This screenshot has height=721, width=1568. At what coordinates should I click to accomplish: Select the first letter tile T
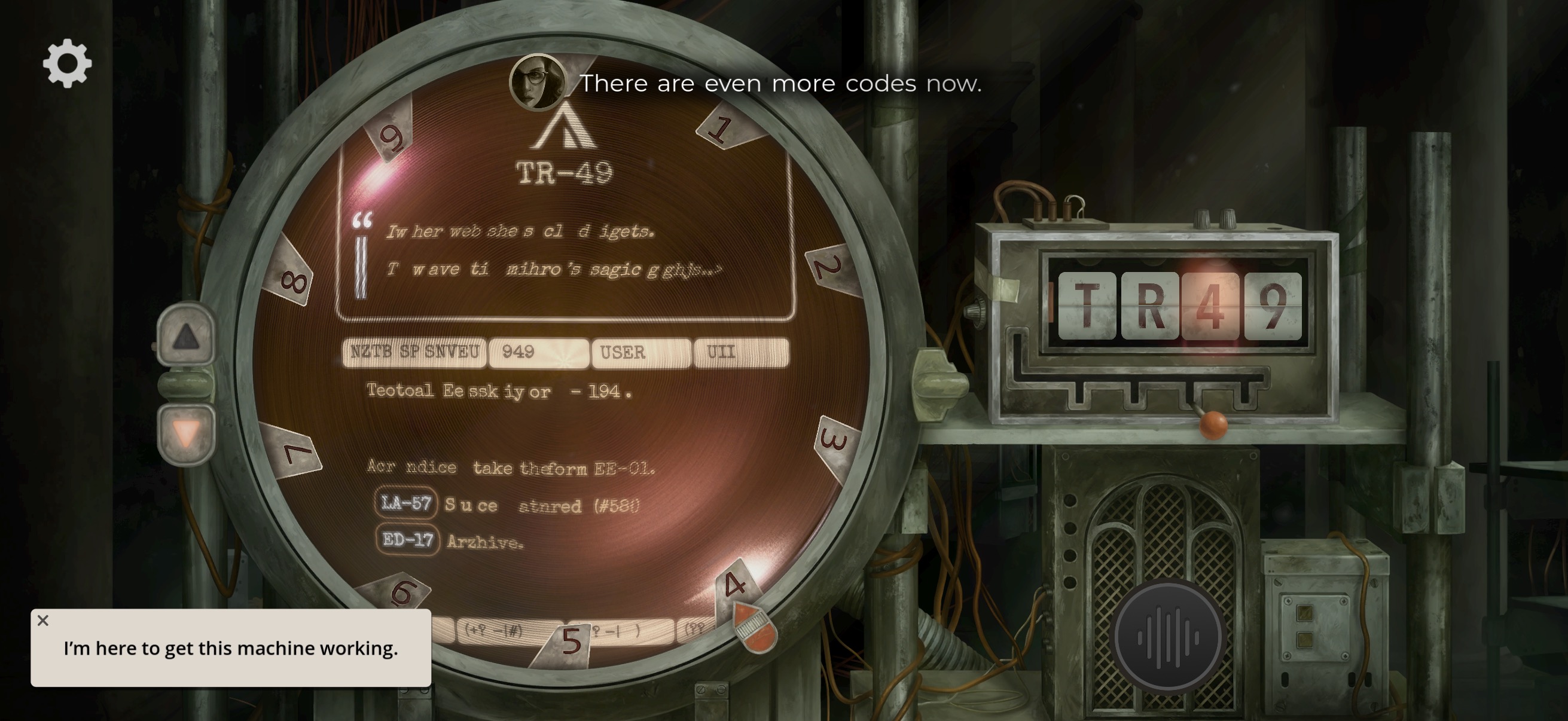[x=1087, y=305]
